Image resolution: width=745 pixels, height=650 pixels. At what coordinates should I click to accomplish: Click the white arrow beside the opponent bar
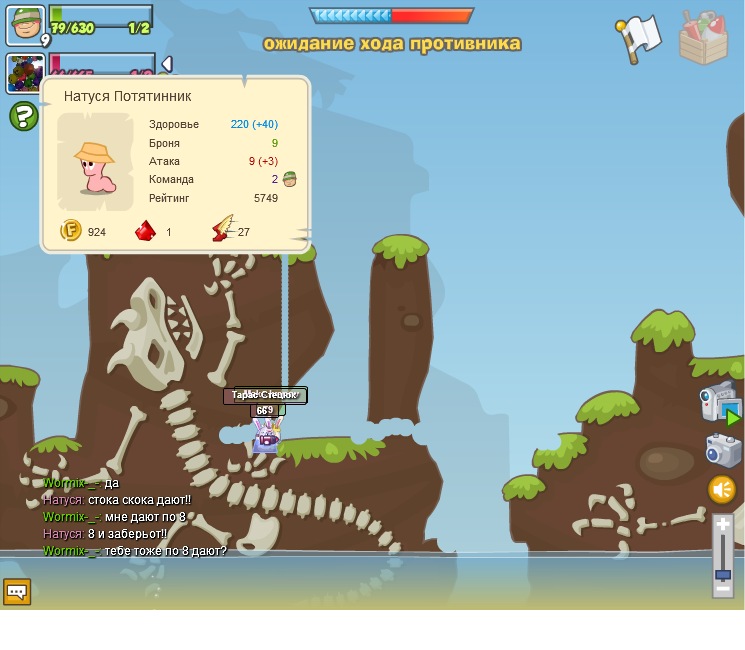(x=167, y=64)
